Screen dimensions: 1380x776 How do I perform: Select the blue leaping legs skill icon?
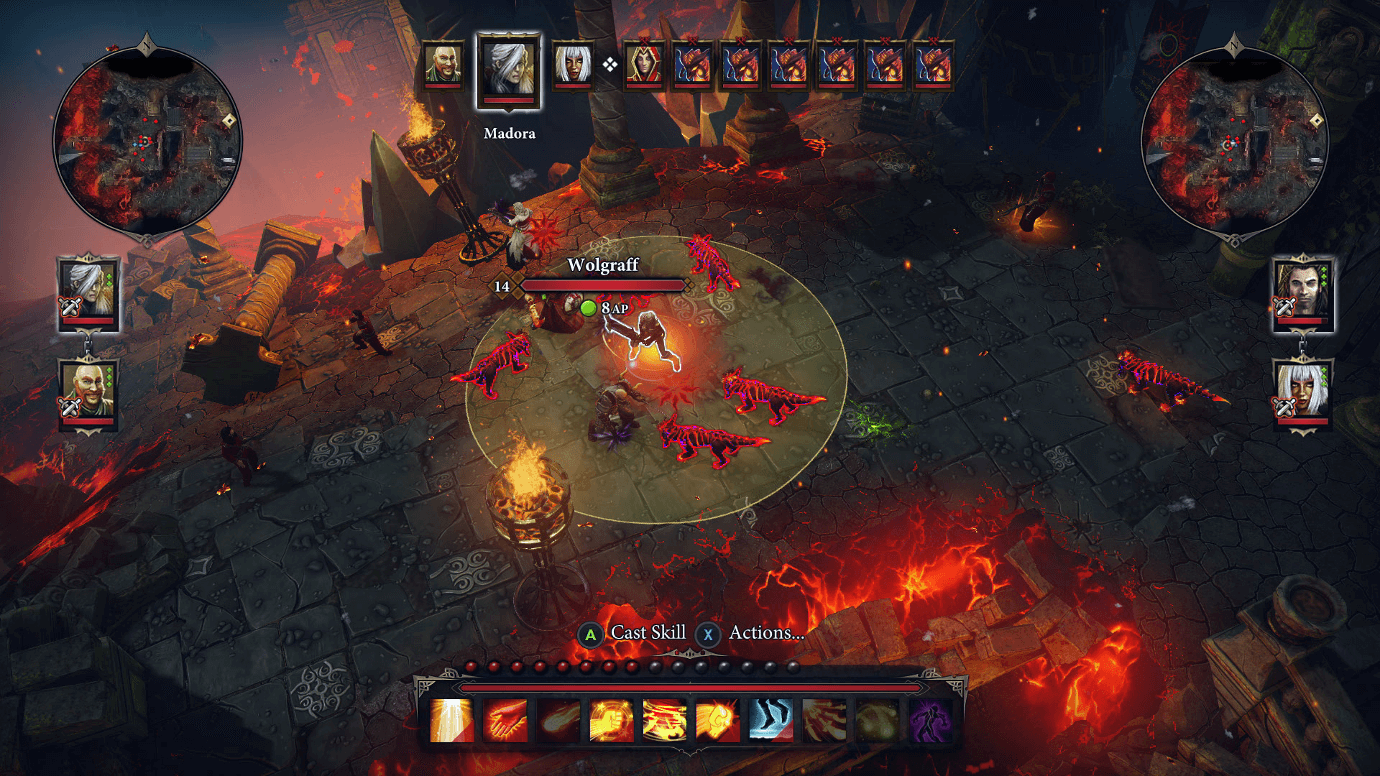(769, 721)
